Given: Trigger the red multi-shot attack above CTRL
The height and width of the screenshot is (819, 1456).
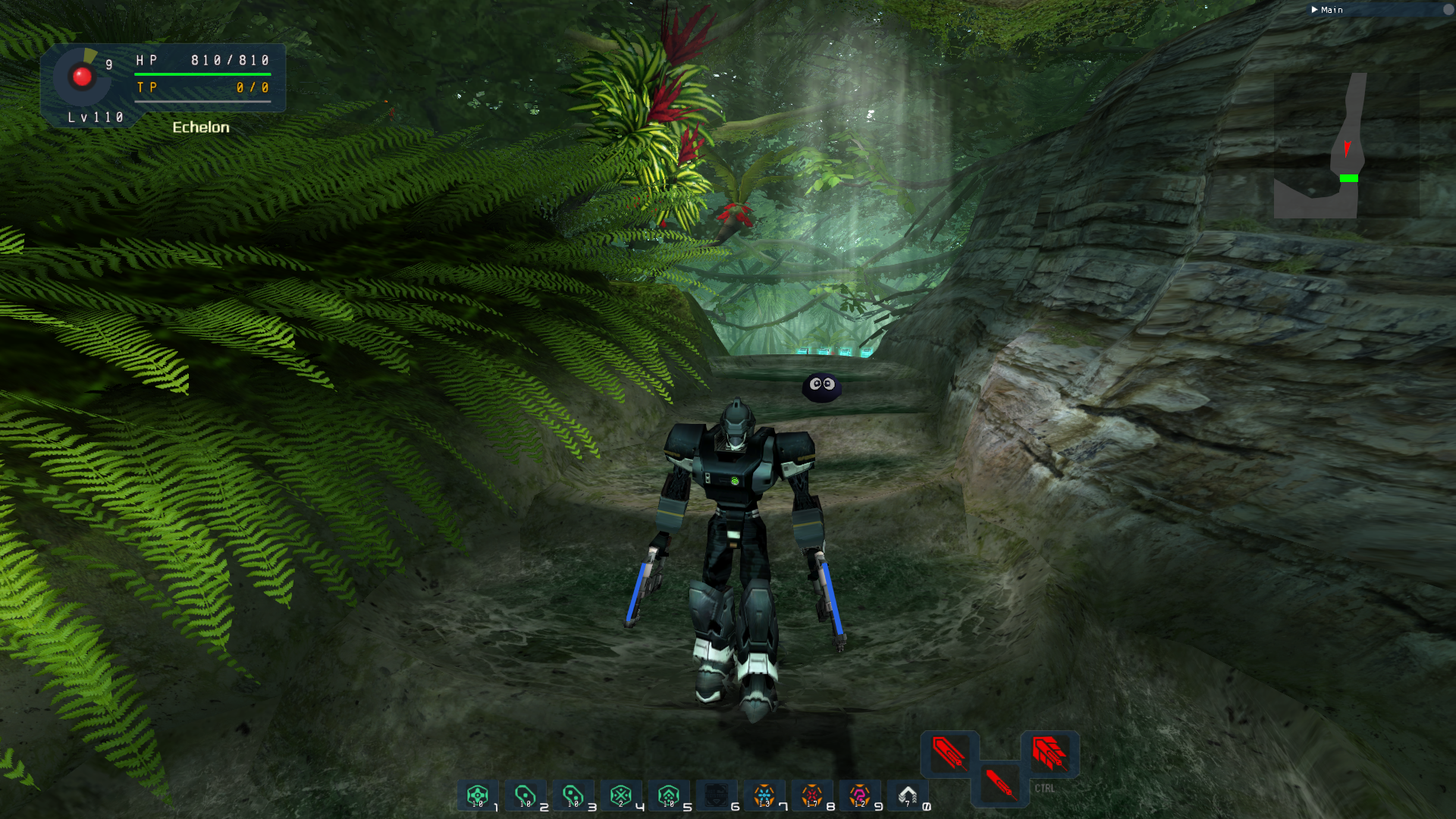Looking at the screenshot, I should click(1050, 753).
